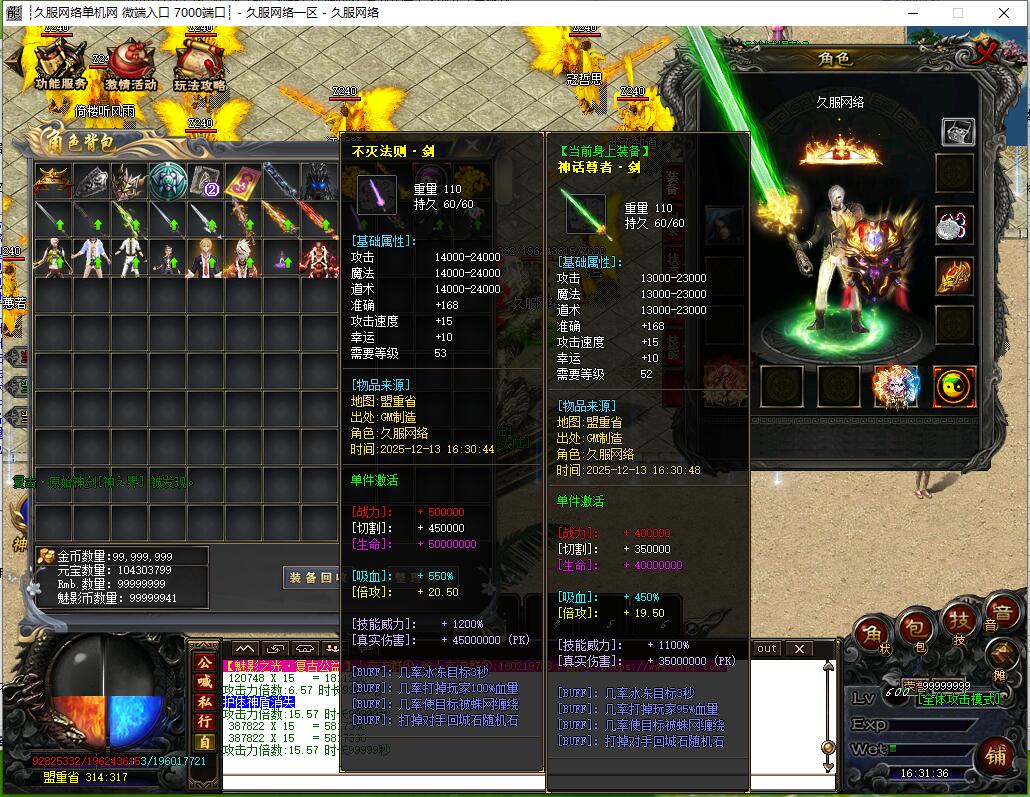Select the silver bracelet equipment slot
This screenshot has width=1030, height=797.
[x=954, y=225]
